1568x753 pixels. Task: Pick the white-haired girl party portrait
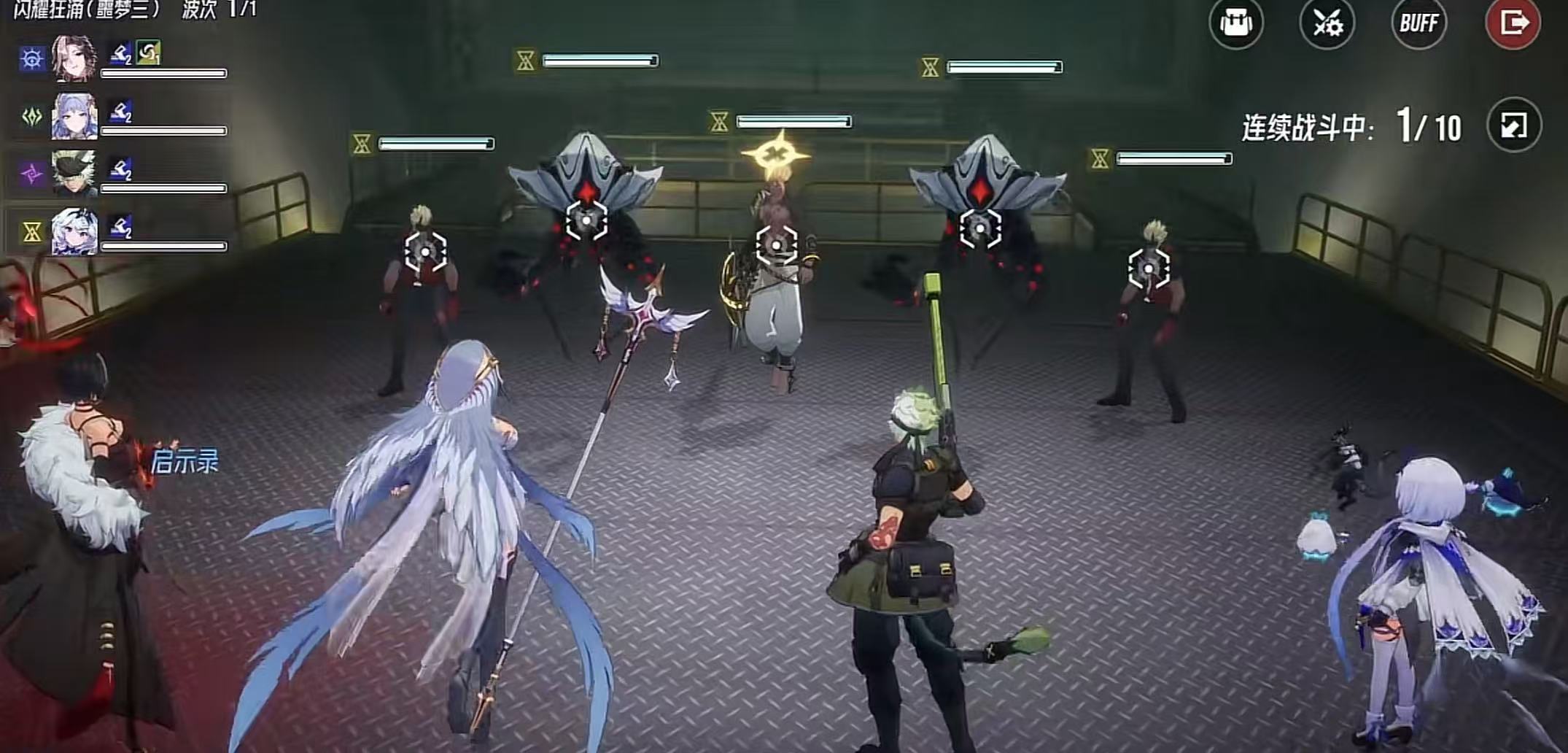tap(74, 232)
